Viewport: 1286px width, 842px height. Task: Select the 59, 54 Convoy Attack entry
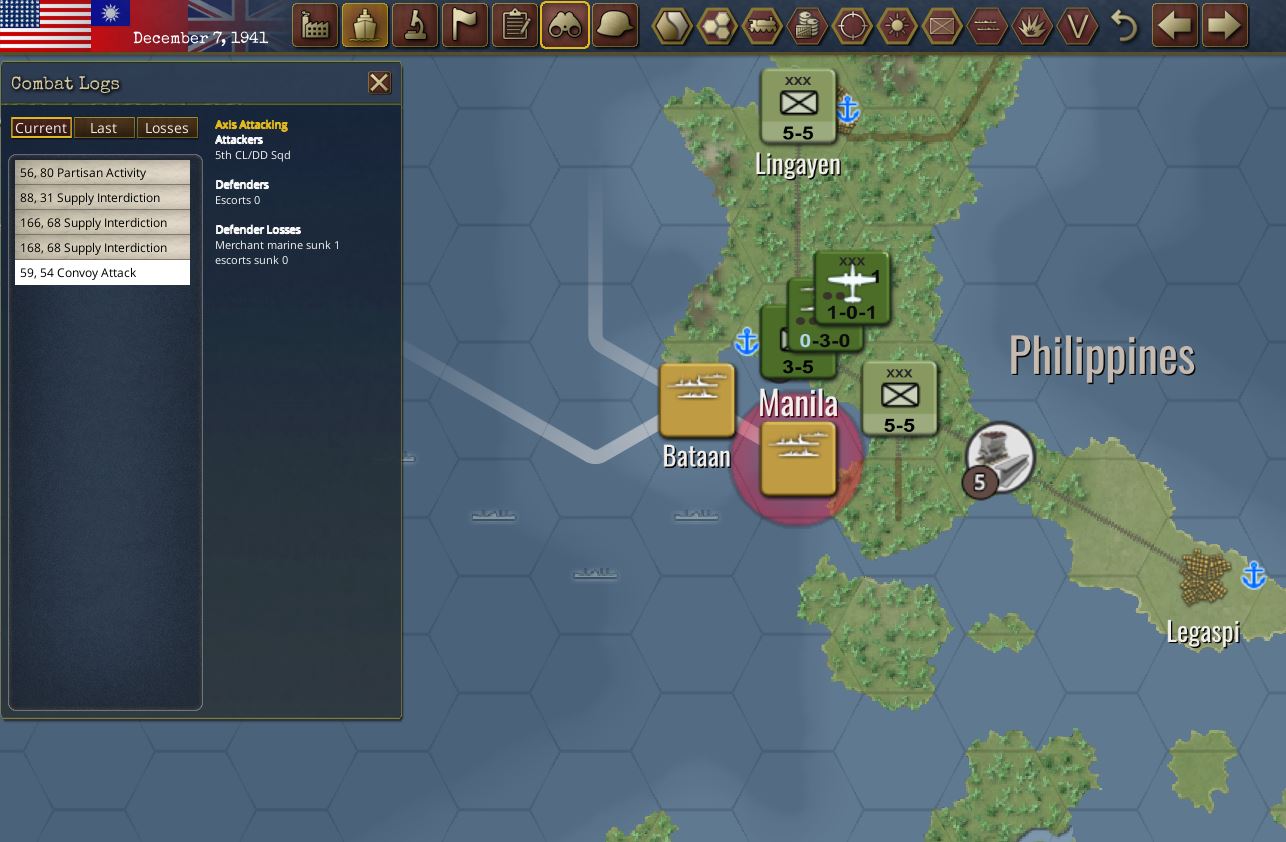coord(102,273)
